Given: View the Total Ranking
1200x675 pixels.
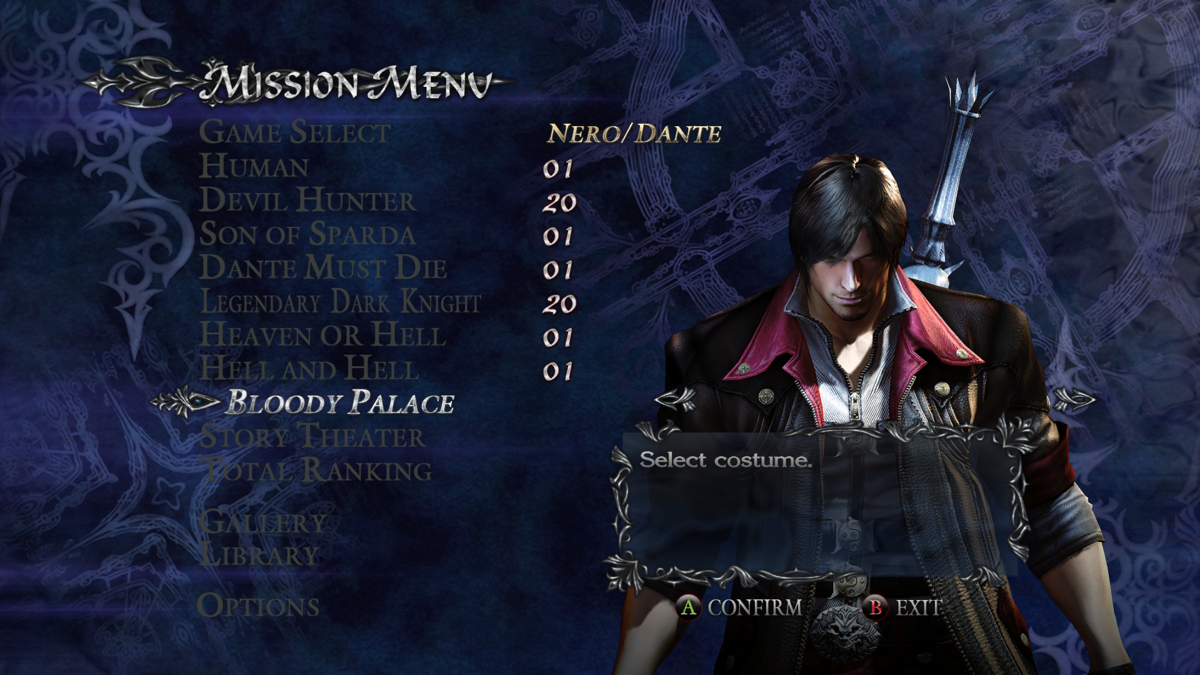Looking at the screenshot, I should (x=316, y=470).
